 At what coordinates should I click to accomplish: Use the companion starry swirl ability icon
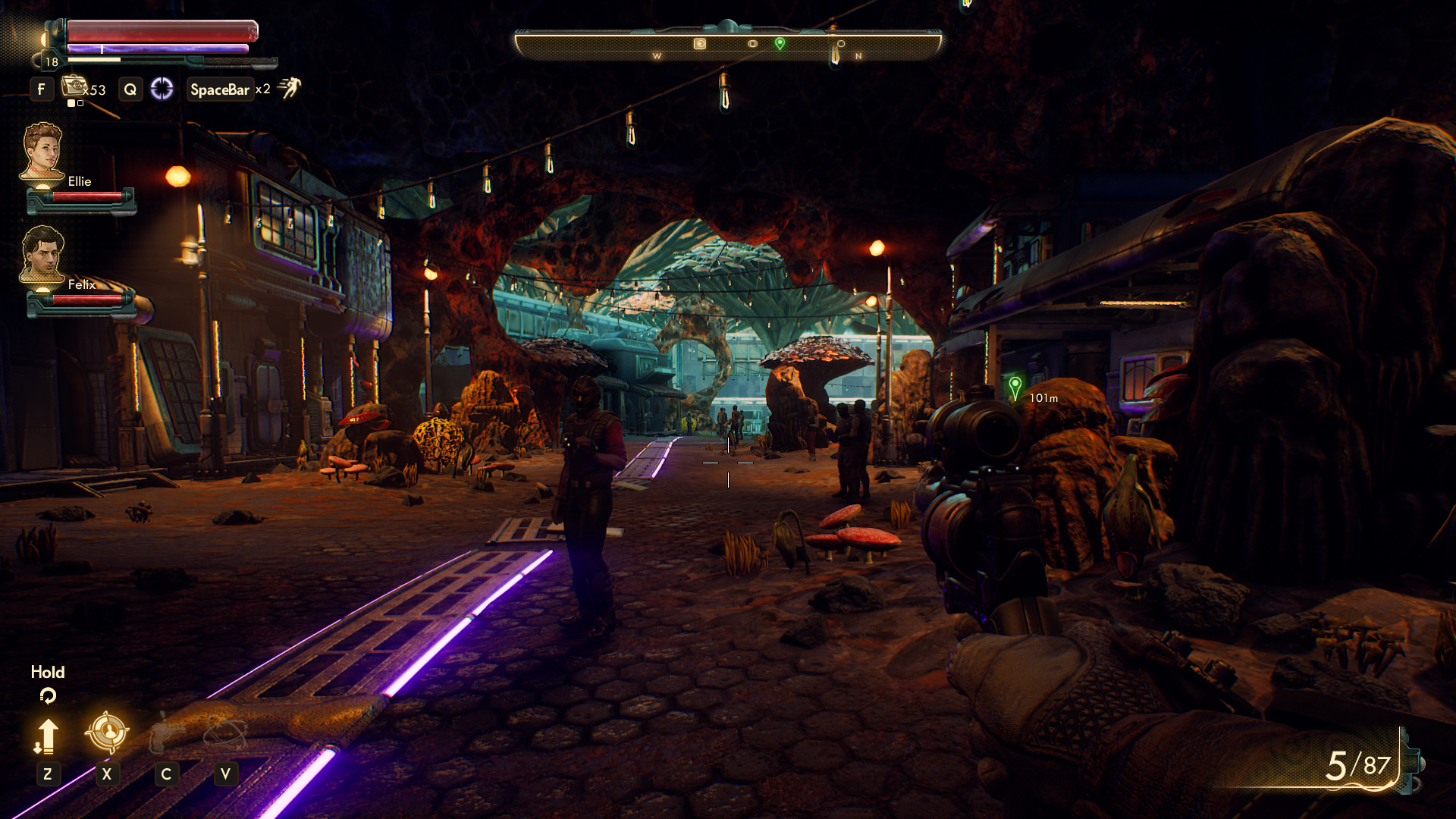pyautogui.click(x=225, y=733)
